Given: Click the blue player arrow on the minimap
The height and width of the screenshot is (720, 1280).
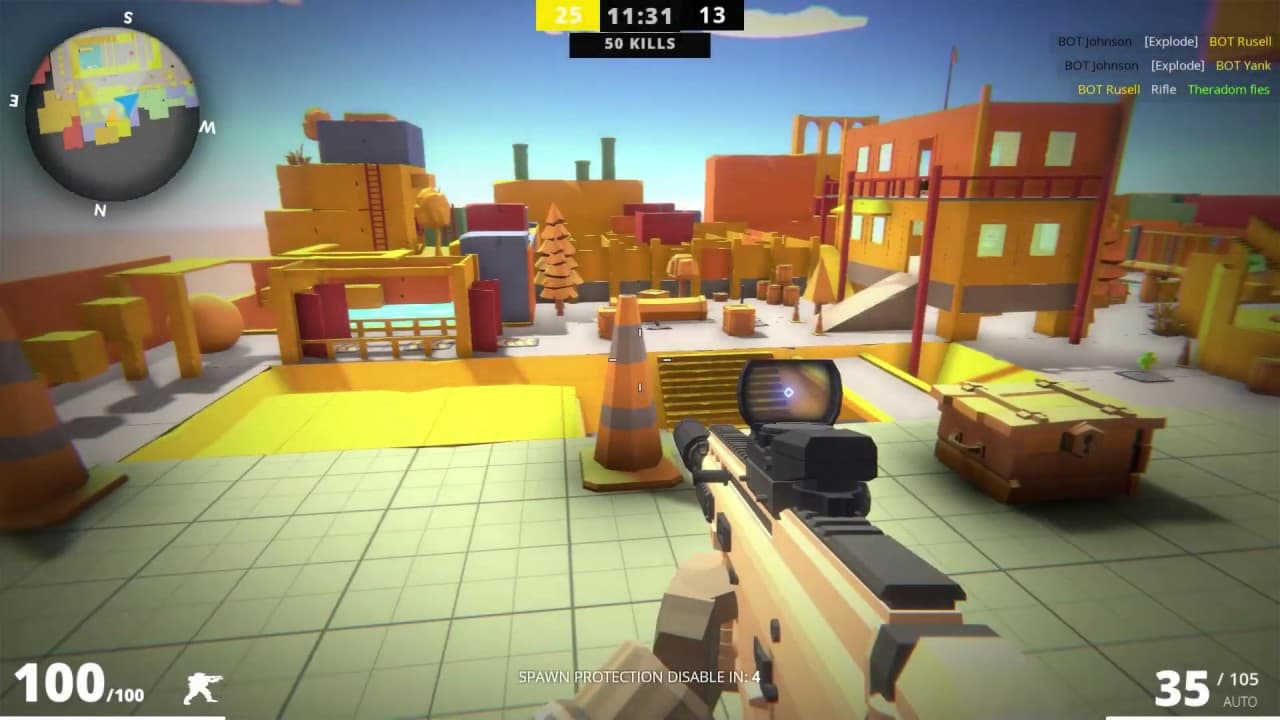Looking at the screenshot, I should coord(127,100).
